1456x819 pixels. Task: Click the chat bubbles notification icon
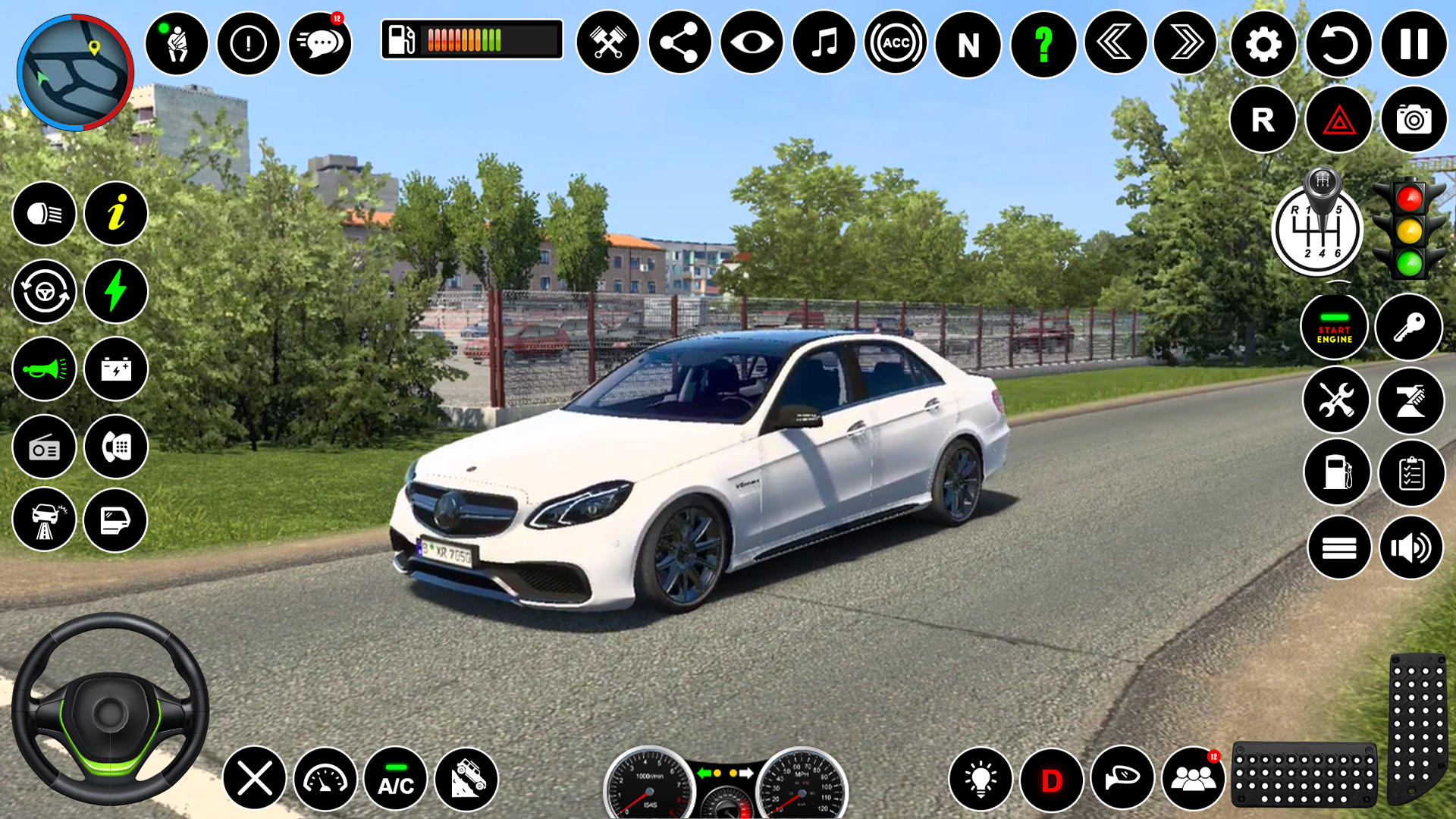tap(320, 44)
